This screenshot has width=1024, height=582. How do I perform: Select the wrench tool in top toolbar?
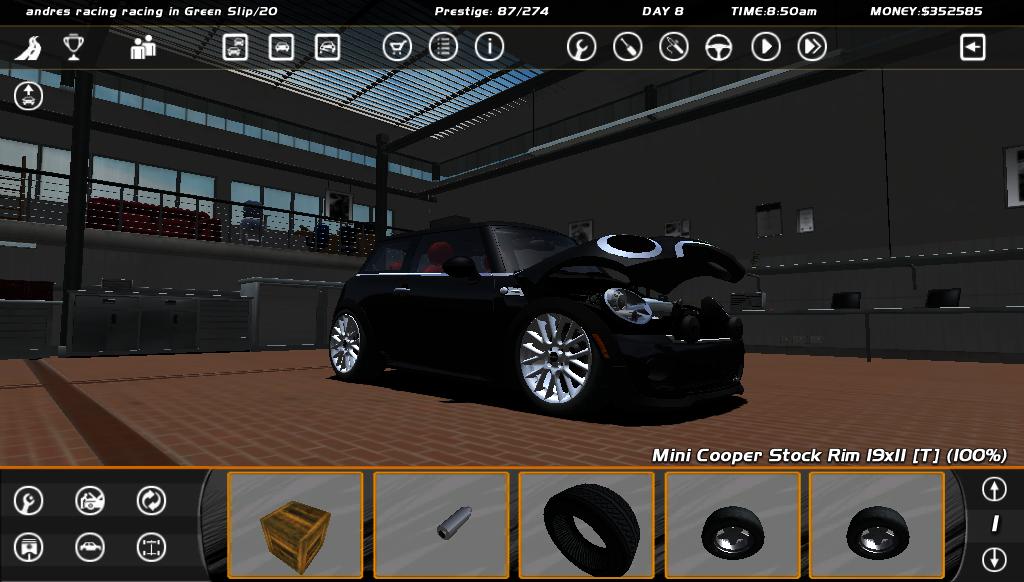click(581, 47)
